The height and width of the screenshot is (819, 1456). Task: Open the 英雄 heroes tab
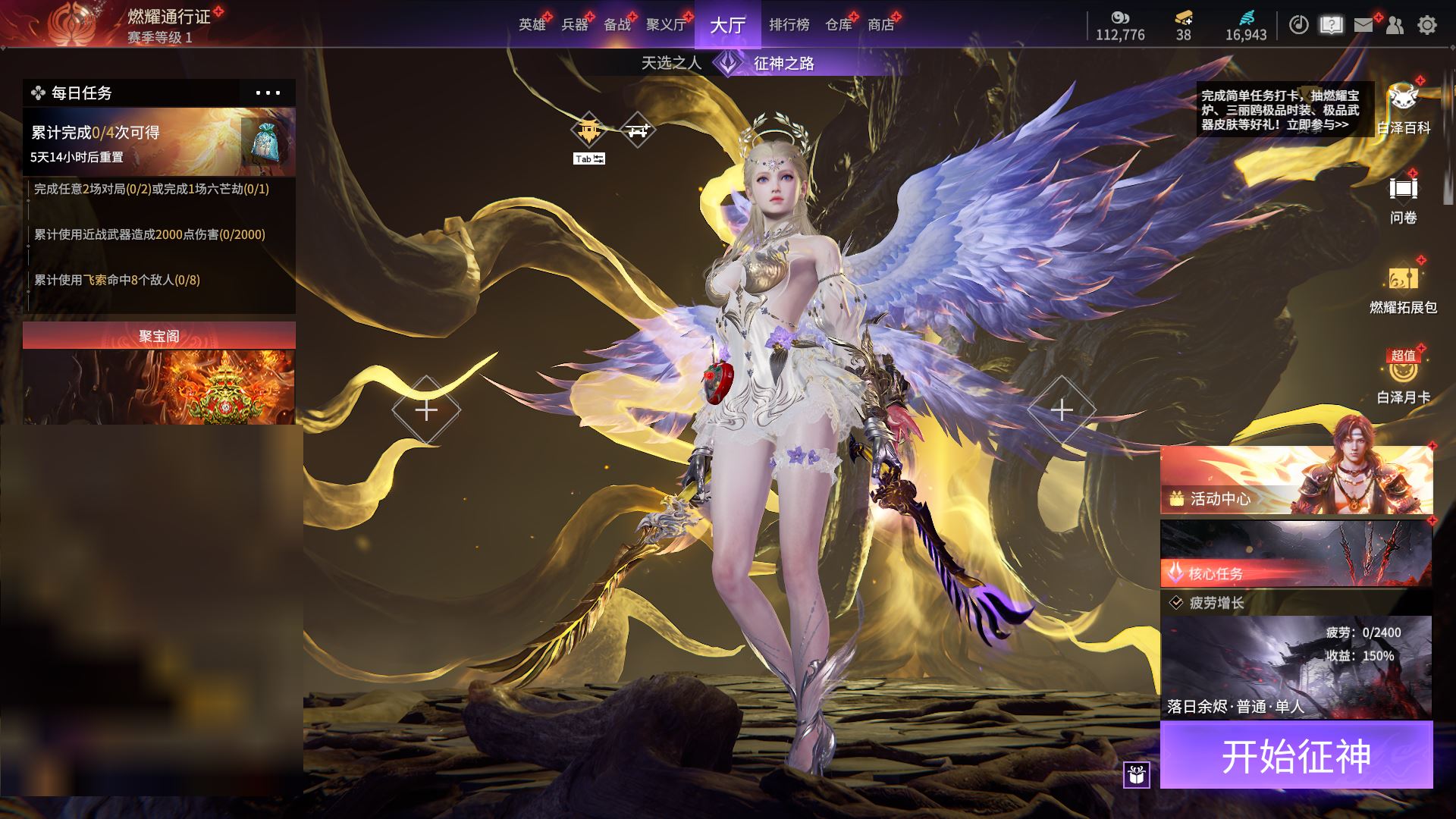point(532,25)
